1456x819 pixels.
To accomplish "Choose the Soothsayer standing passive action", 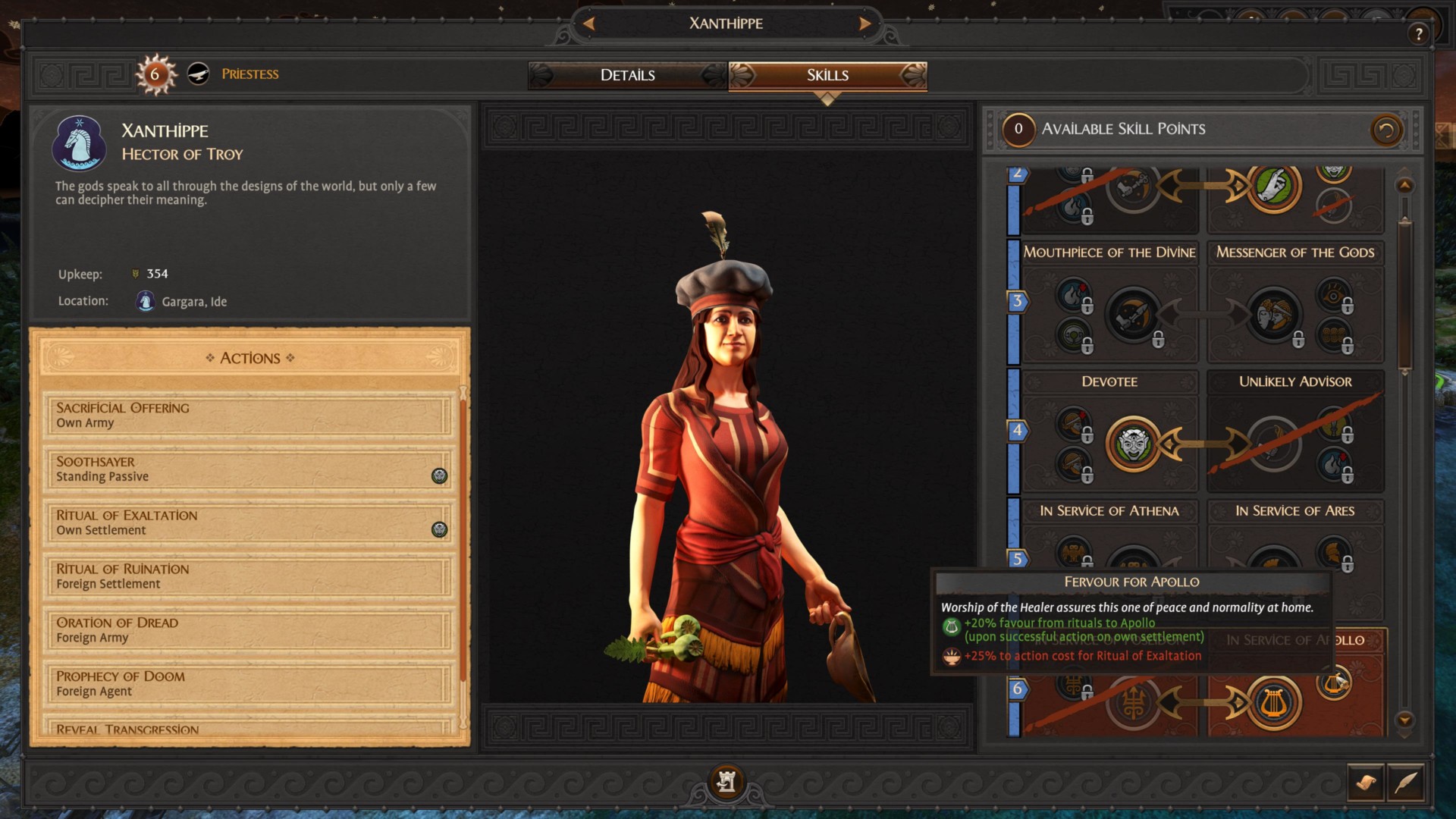I will pos(247,469).
